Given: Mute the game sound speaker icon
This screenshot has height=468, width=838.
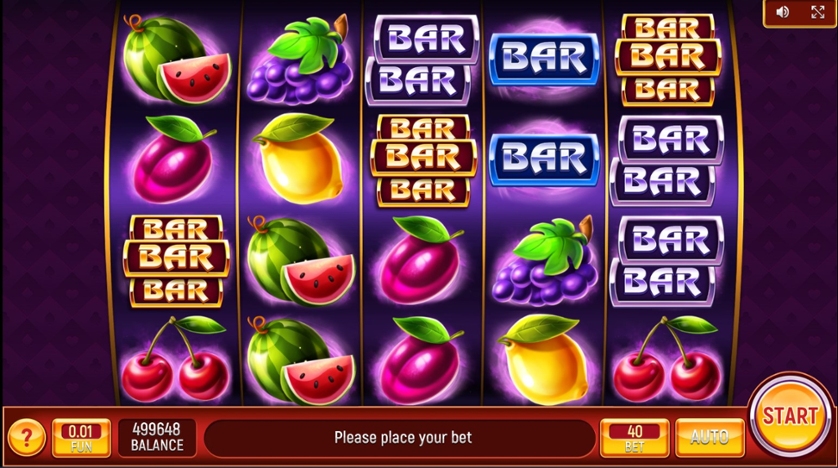Looking at the screenshot, I should (x=782, y=12).
